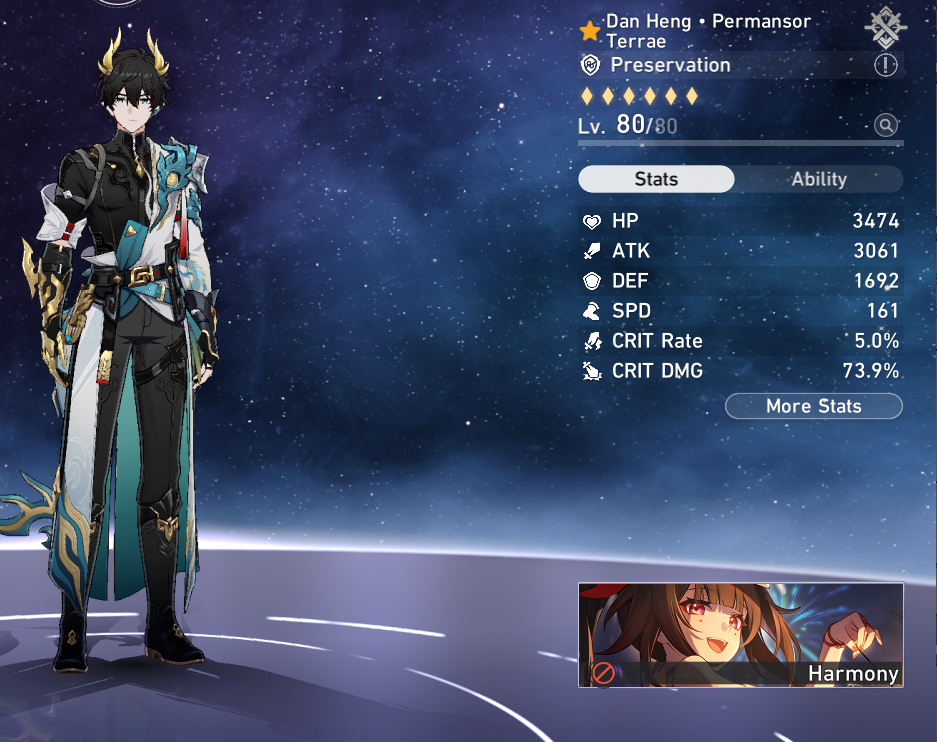Image resolution: width=937 pixels, height=742 pixels.
Task: Click the star icon beside Dan Heng's name
Action: [590, 31]
